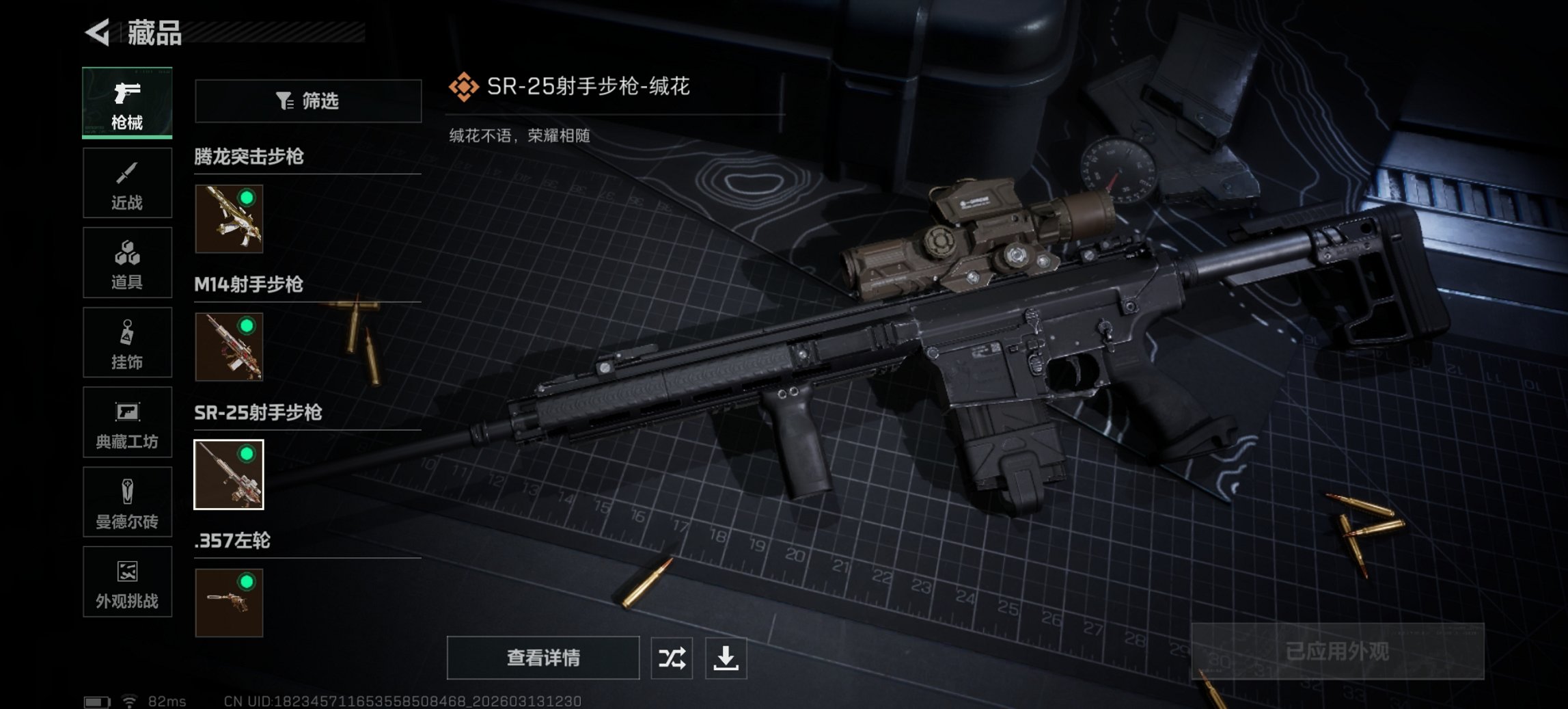Select the SR-25 skin thumbnail
This screenshot has height=709, width=1568.
(x=229, y=475)
